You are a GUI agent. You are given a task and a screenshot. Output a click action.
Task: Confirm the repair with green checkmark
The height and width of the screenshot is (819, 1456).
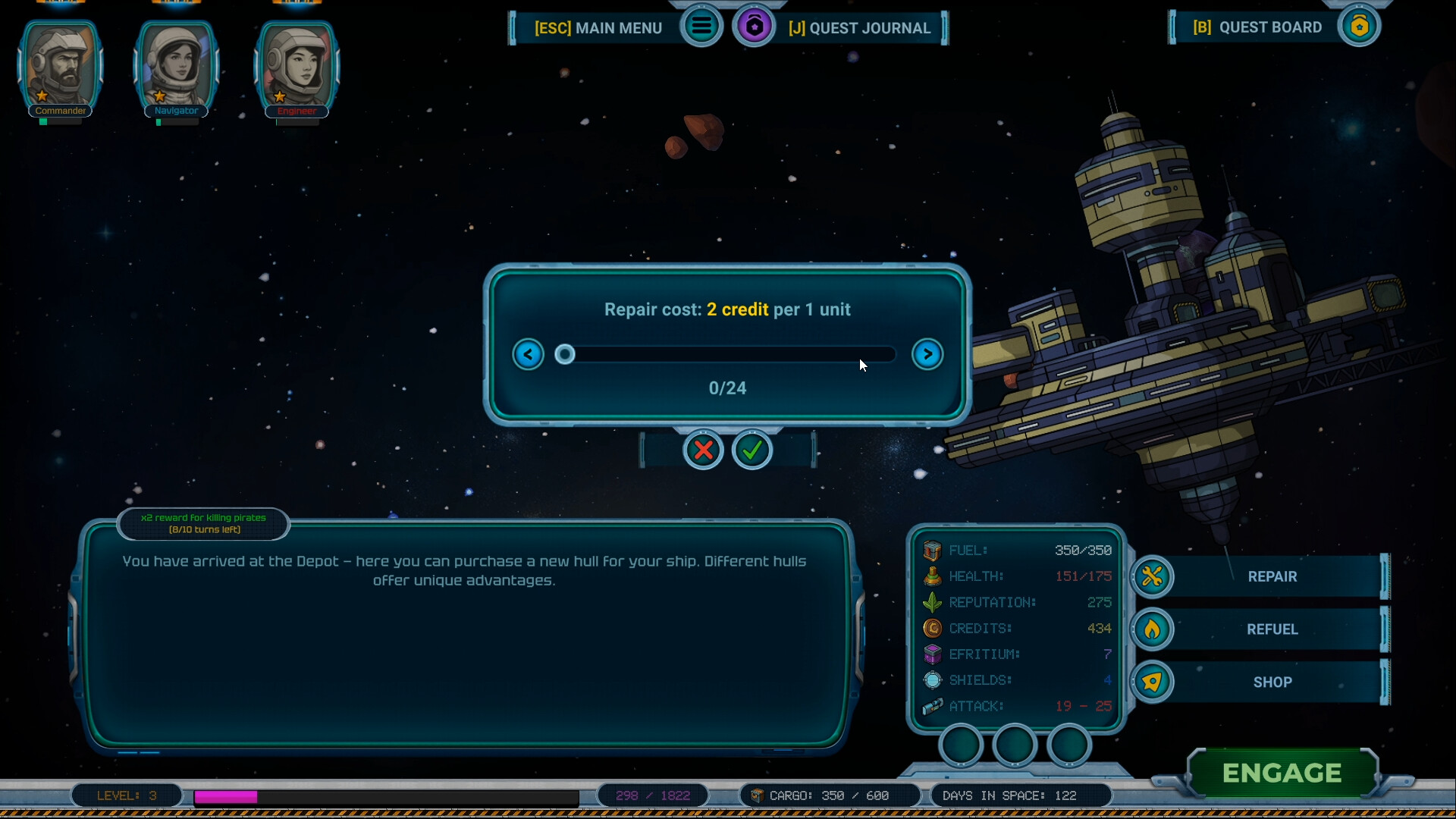752,450
